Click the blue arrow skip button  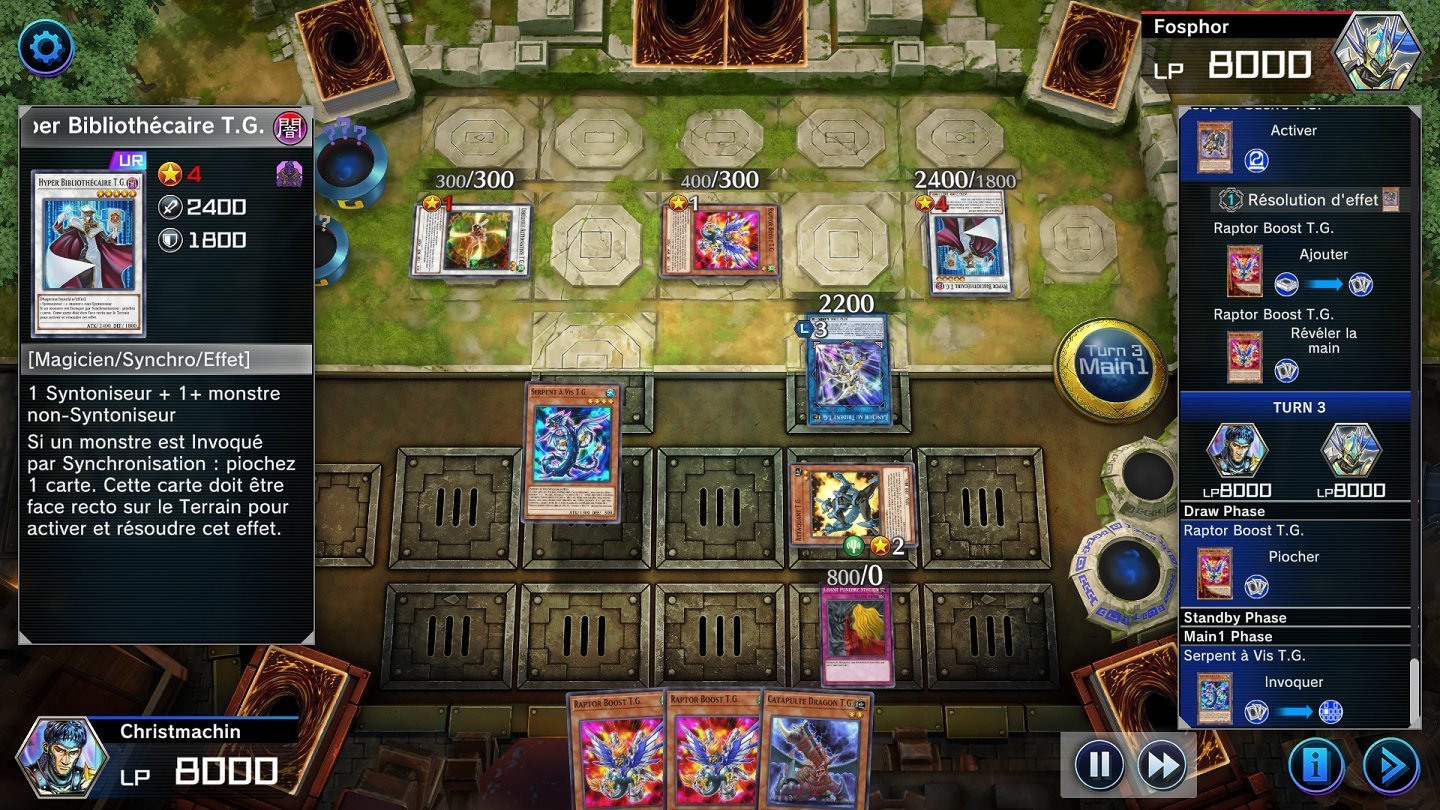click(1390, 766)
